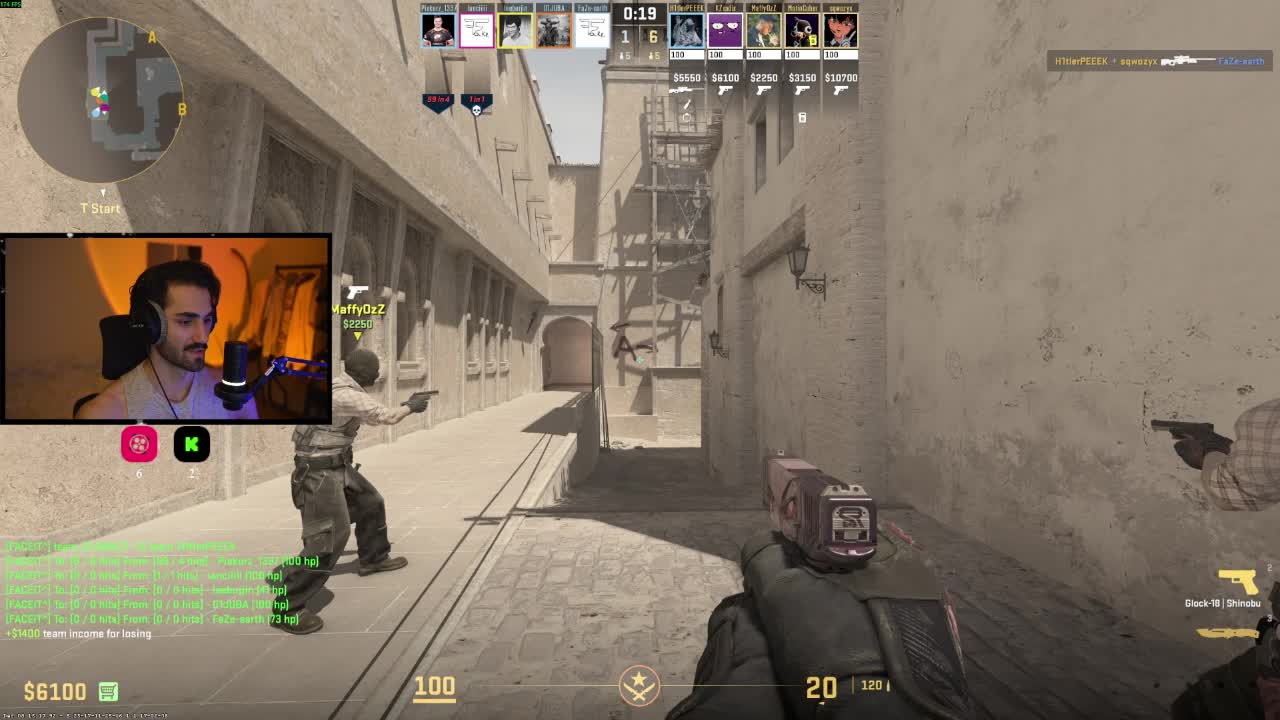The height and width of the screenshot is (720, 1280).
Task: Select KZmolix's purple face avatar
Action: pos(724,31)
